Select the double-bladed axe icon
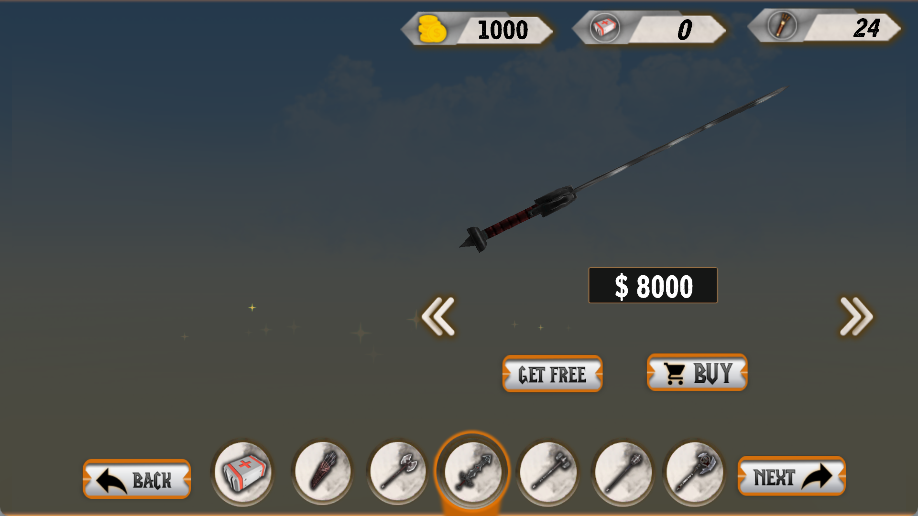Viewport: 918px width, 516px height. point(397,472)
